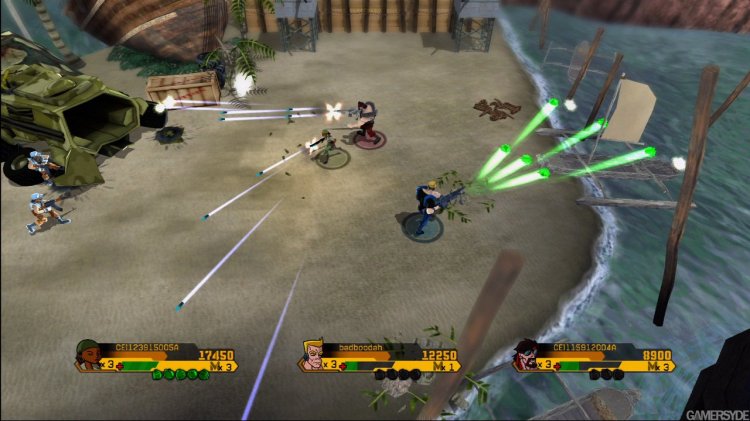Select the green-helmet soldier player portrait
Viewport: 750px width, 421px height.
(89, 354)
